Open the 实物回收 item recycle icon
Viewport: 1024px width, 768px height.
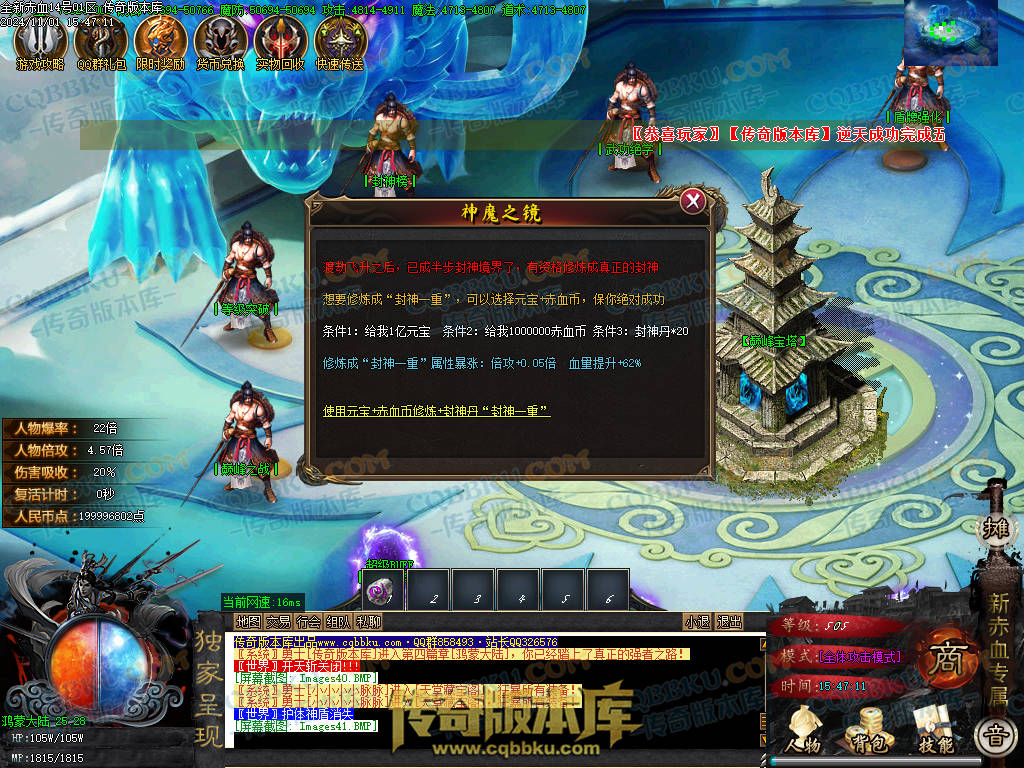point(280,43)
